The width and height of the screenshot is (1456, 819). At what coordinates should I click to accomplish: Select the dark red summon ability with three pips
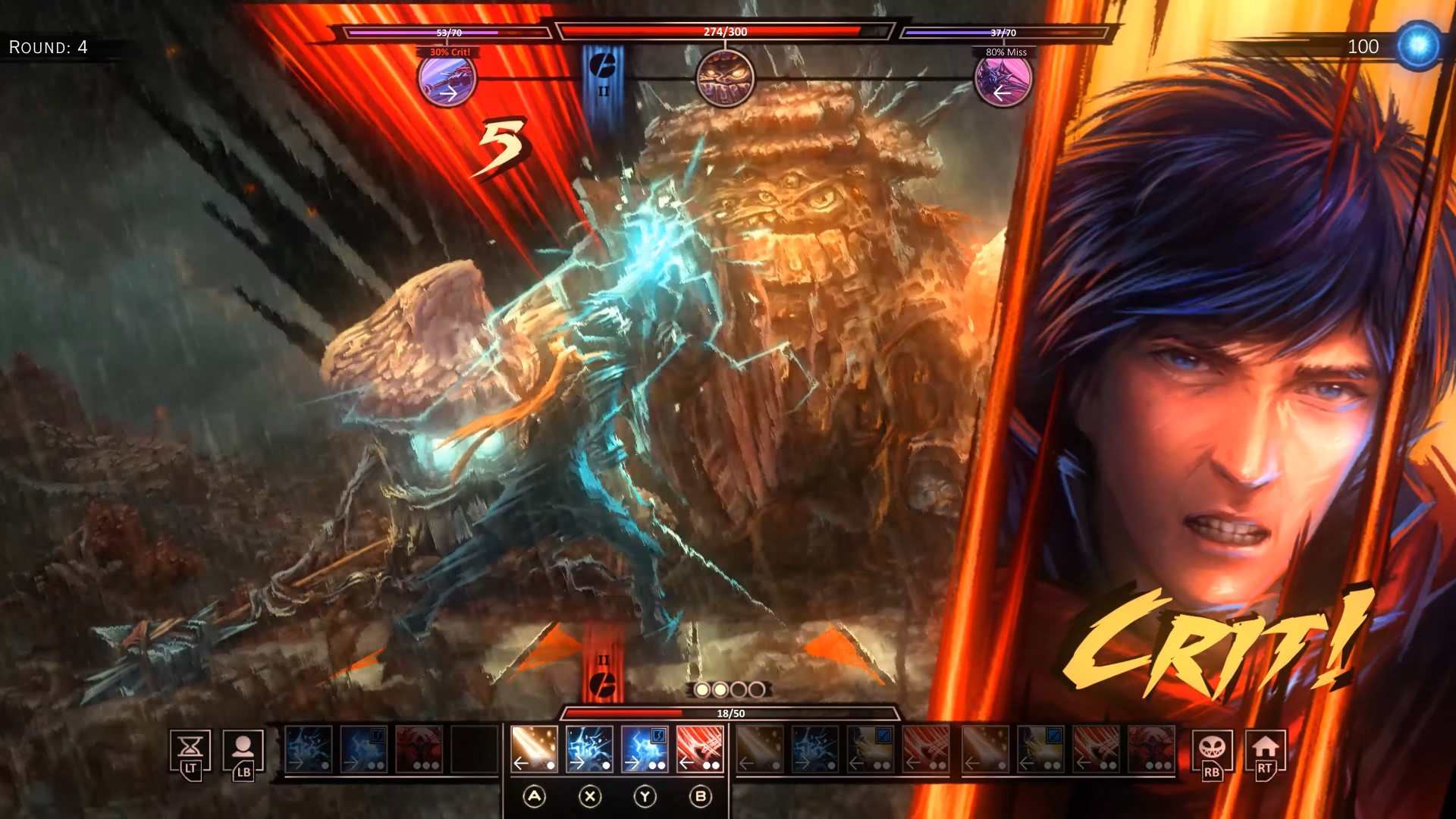[x=419, y=749]
